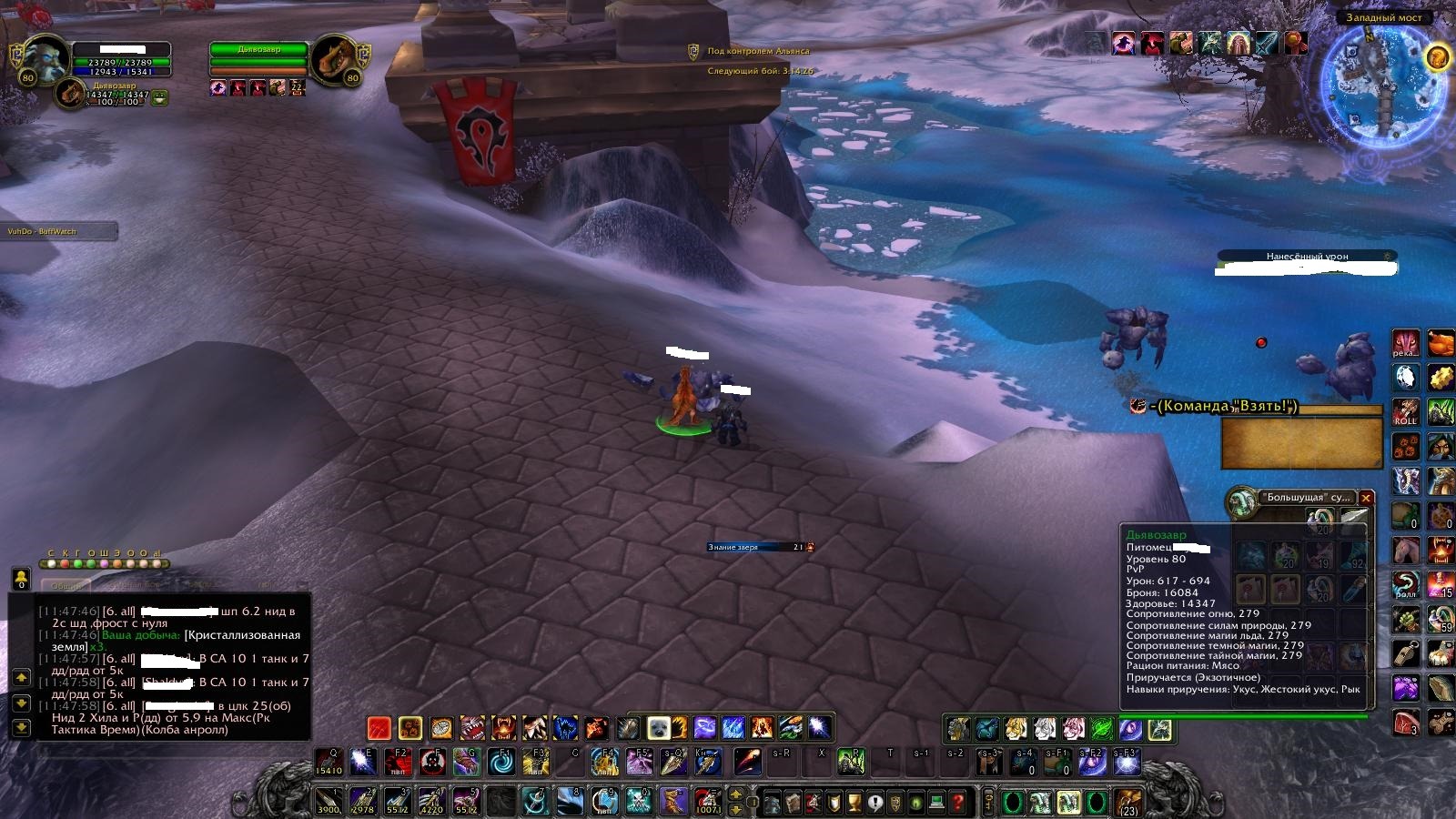Viewport: 1456px width, 819px height.
Task: Open the achievements trophy cup menu
Action: (854, 802)
